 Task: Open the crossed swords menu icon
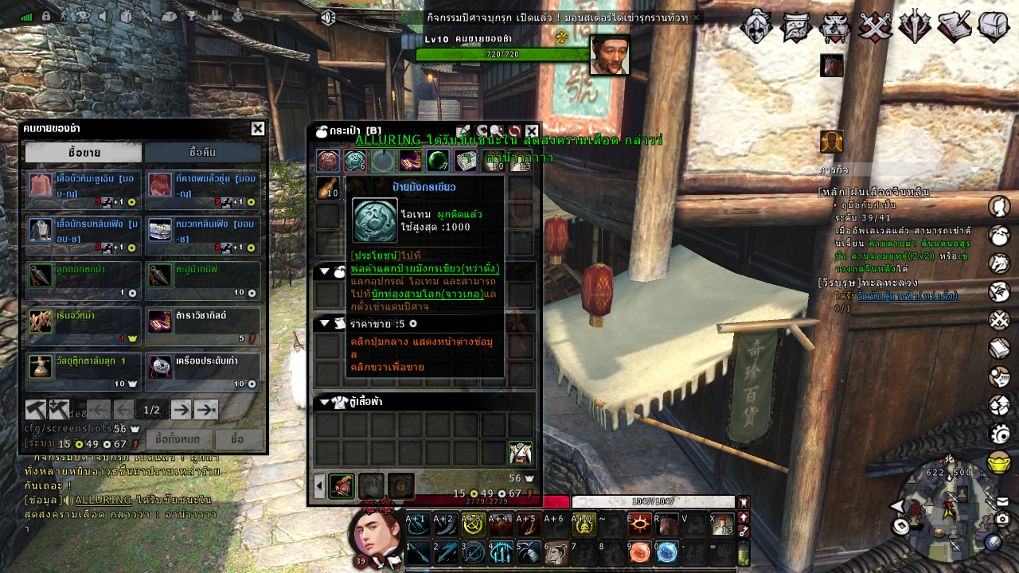[x=875, y=26]
